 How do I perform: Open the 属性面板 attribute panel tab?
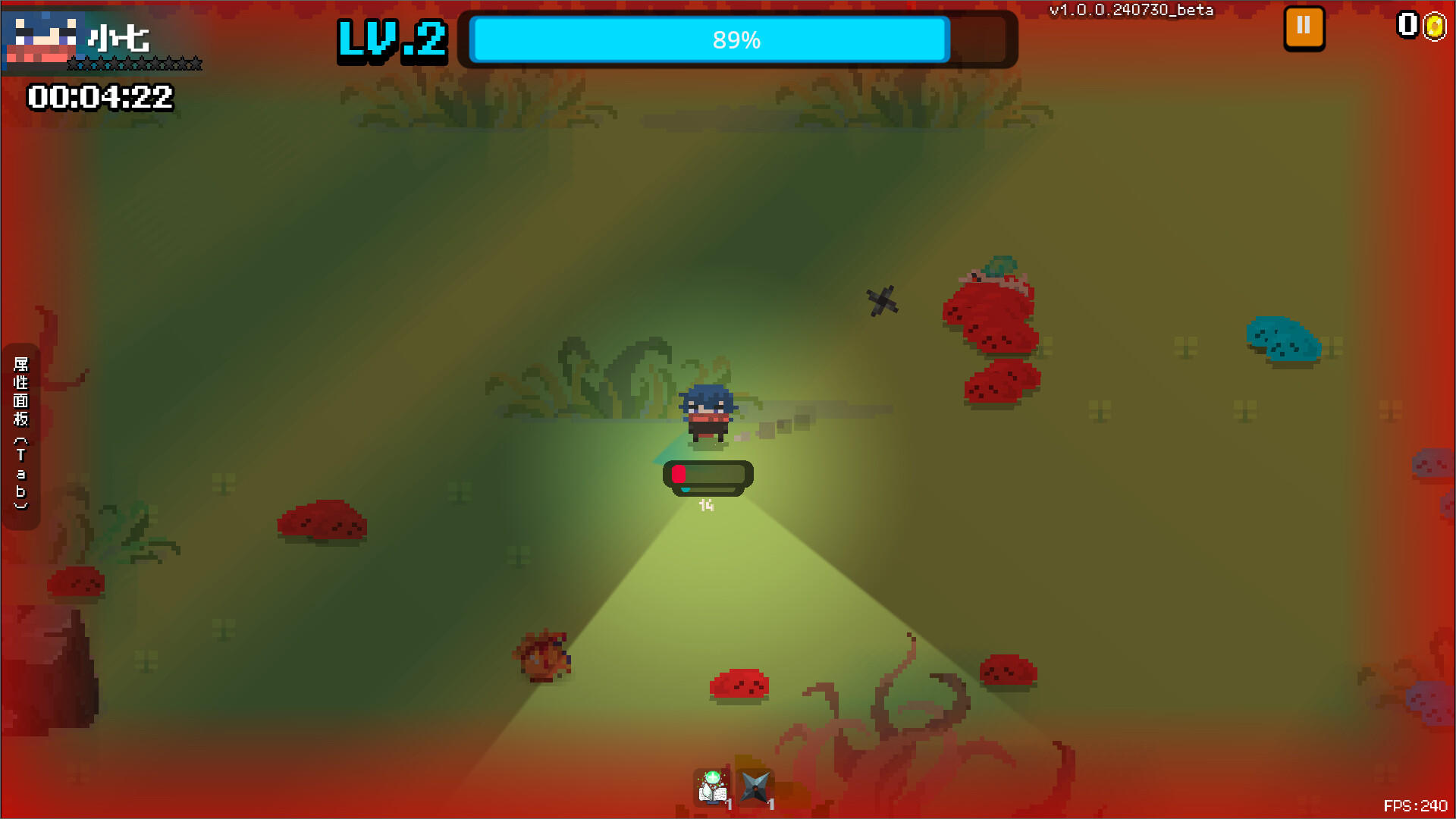click(x=20, y=427)
